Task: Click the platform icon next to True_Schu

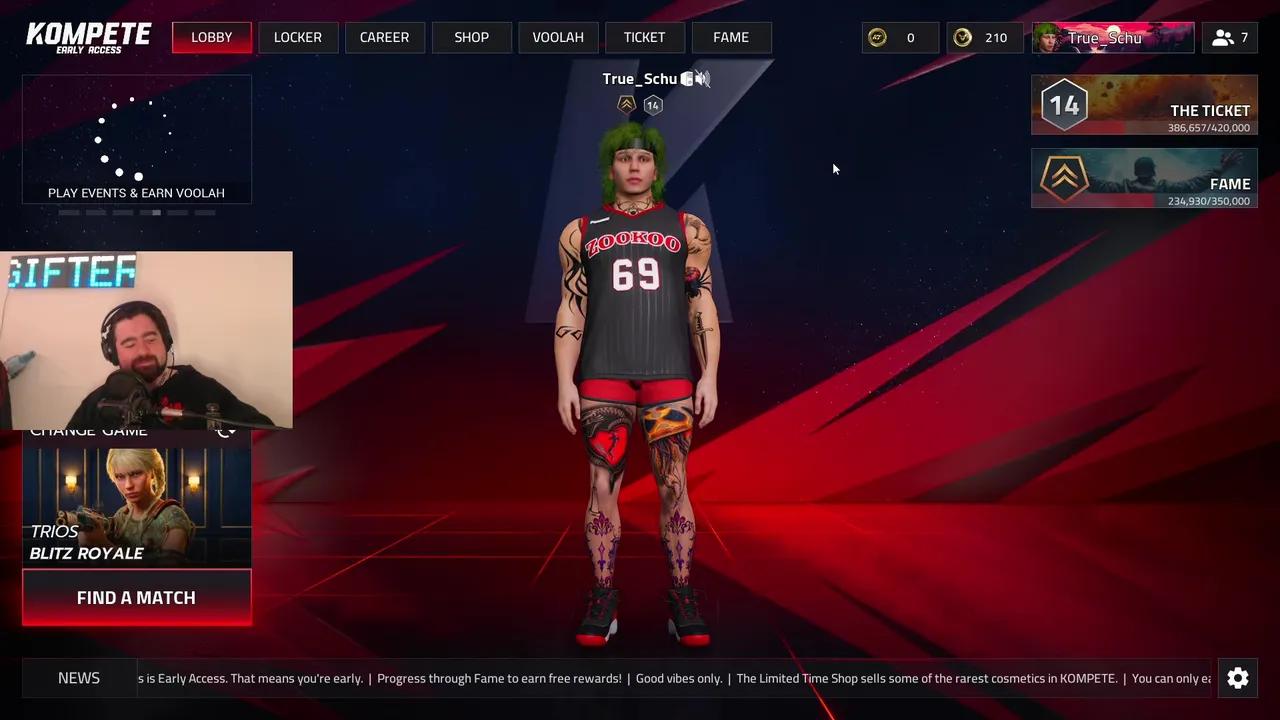Action: click(x=688, y=78)
